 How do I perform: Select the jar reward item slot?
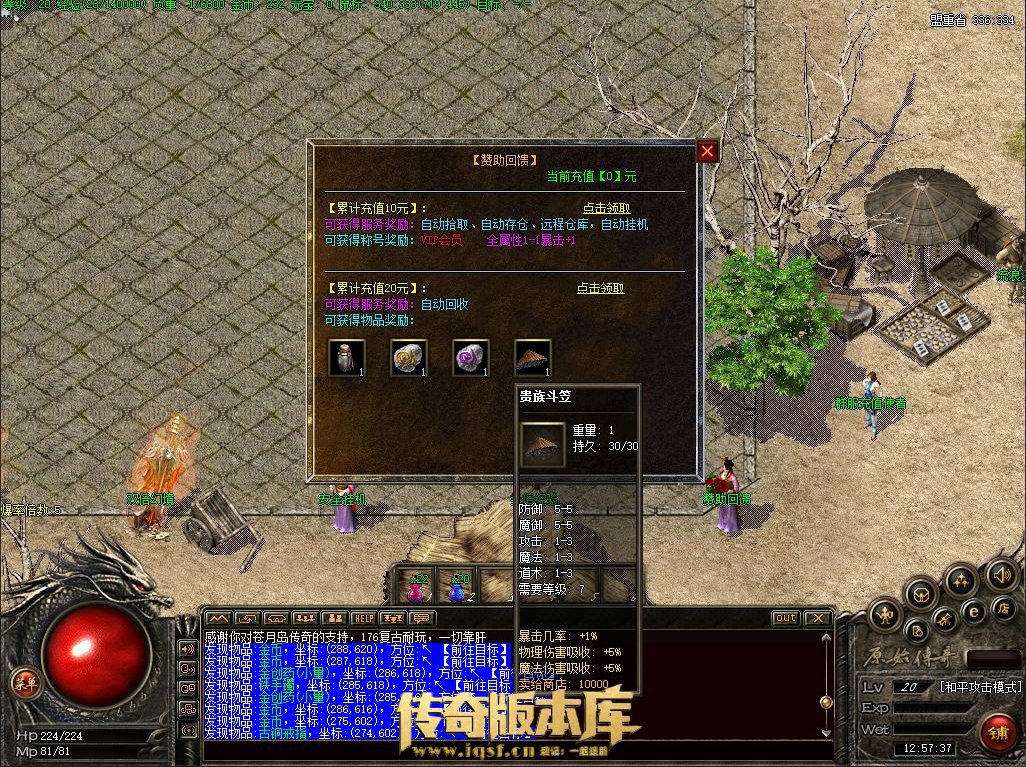click(346, 357)
